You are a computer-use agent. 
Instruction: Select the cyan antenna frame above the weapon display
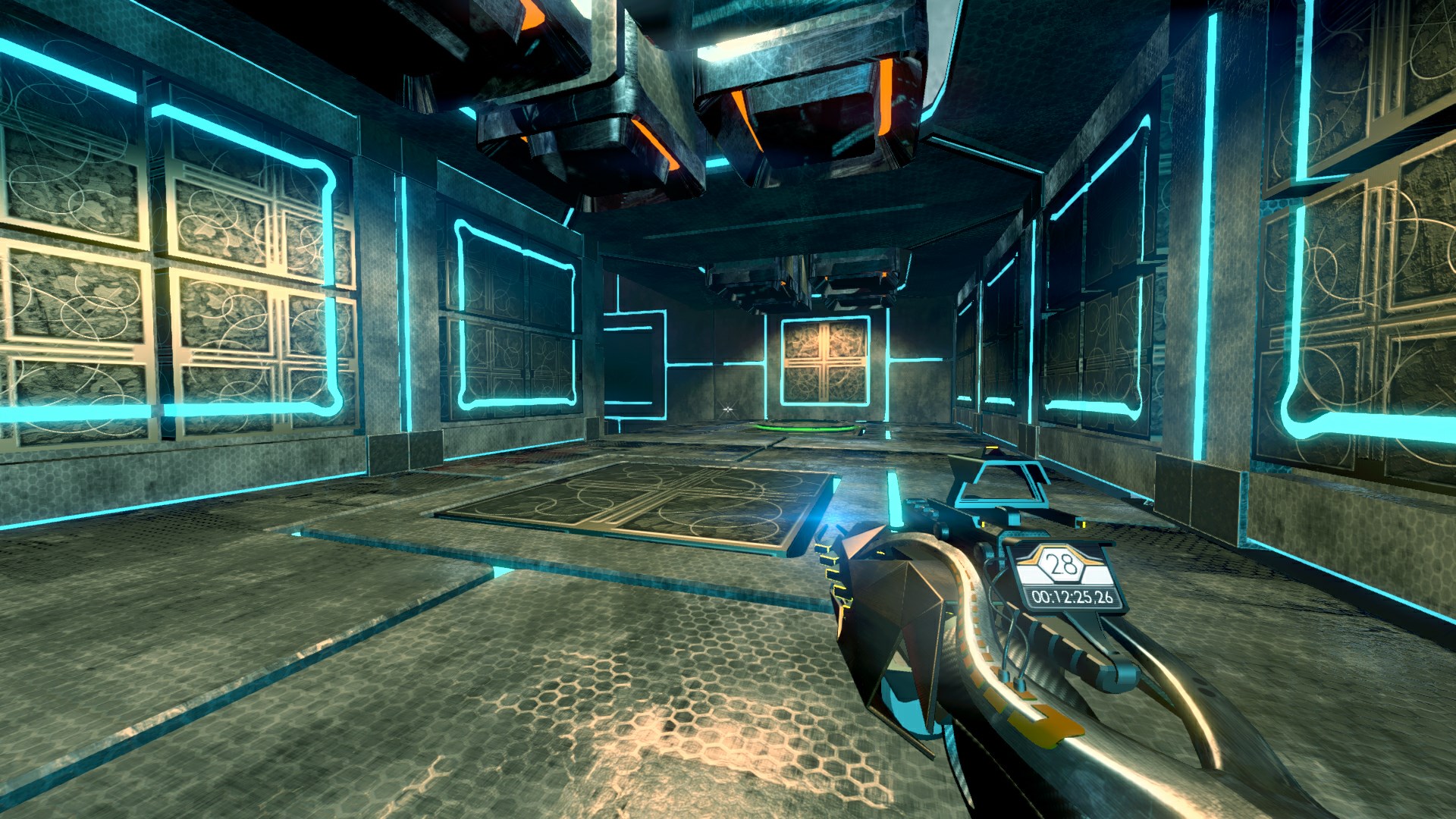coord(1001,482)
